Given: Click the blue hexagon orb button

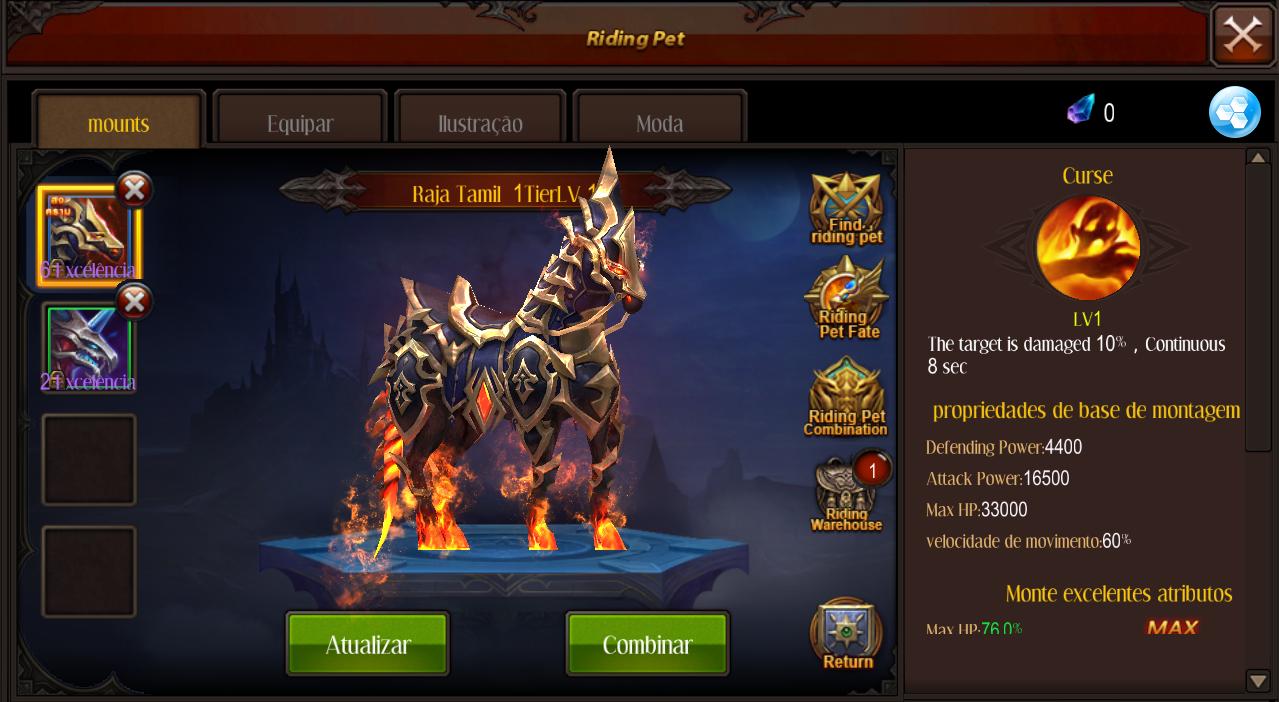Looking at the screenshot, I should tap(1234, 112).
